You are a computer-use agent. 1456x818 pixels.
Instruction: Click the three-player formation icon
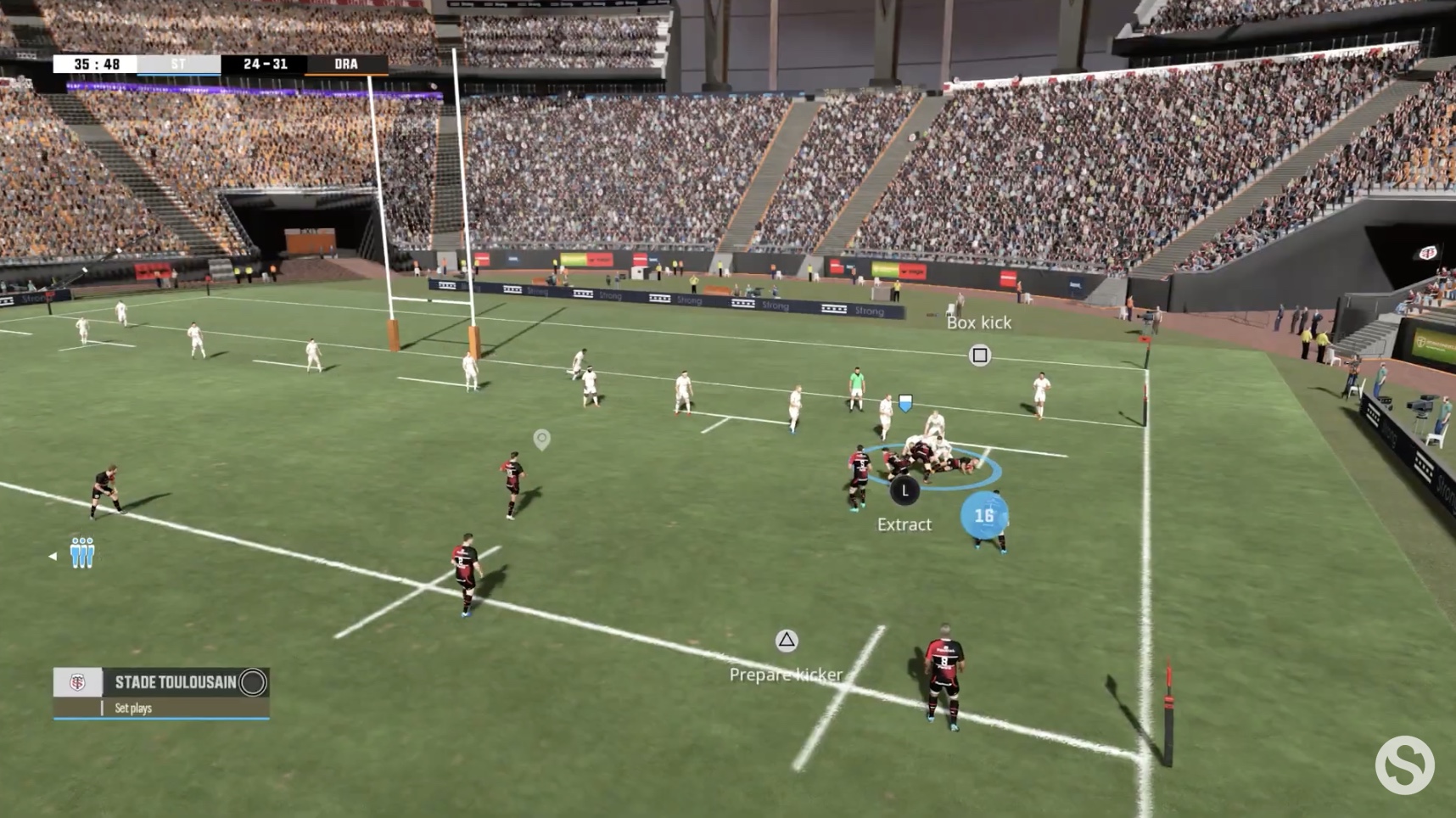[82, 552]
